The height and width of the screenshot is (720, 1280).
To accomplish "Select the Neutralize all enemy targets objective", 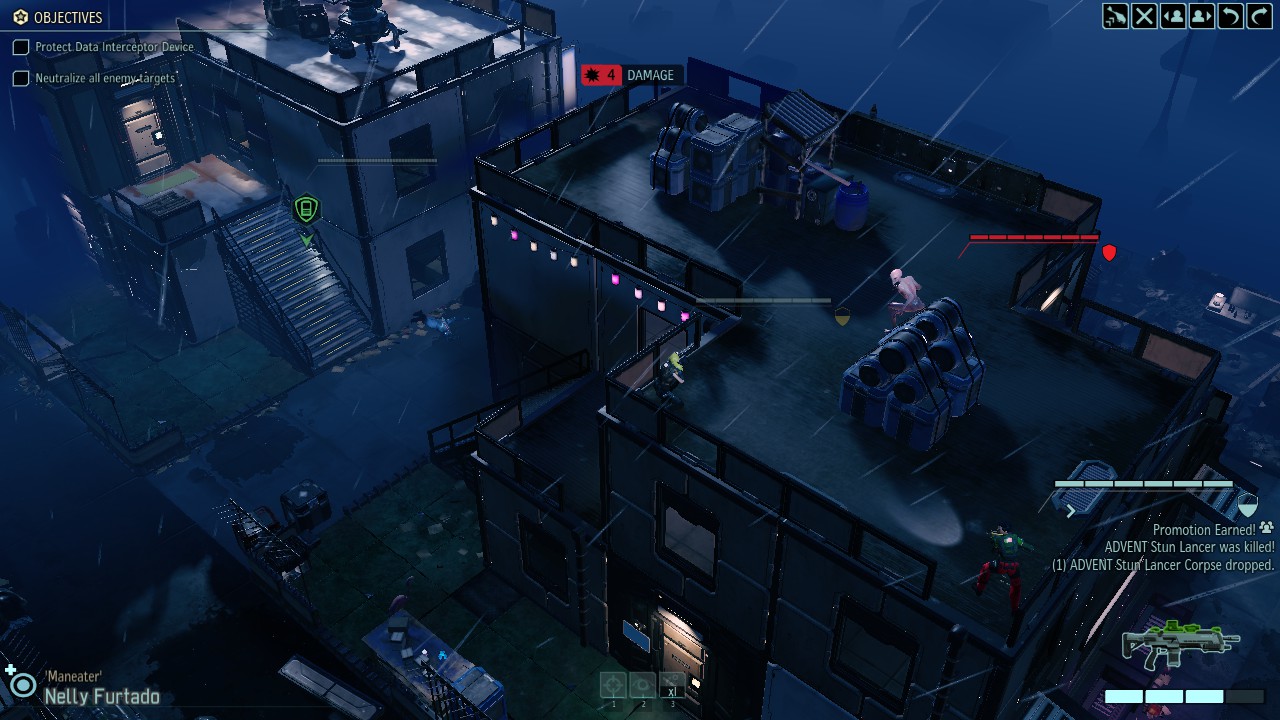I will tap(104, 78).
